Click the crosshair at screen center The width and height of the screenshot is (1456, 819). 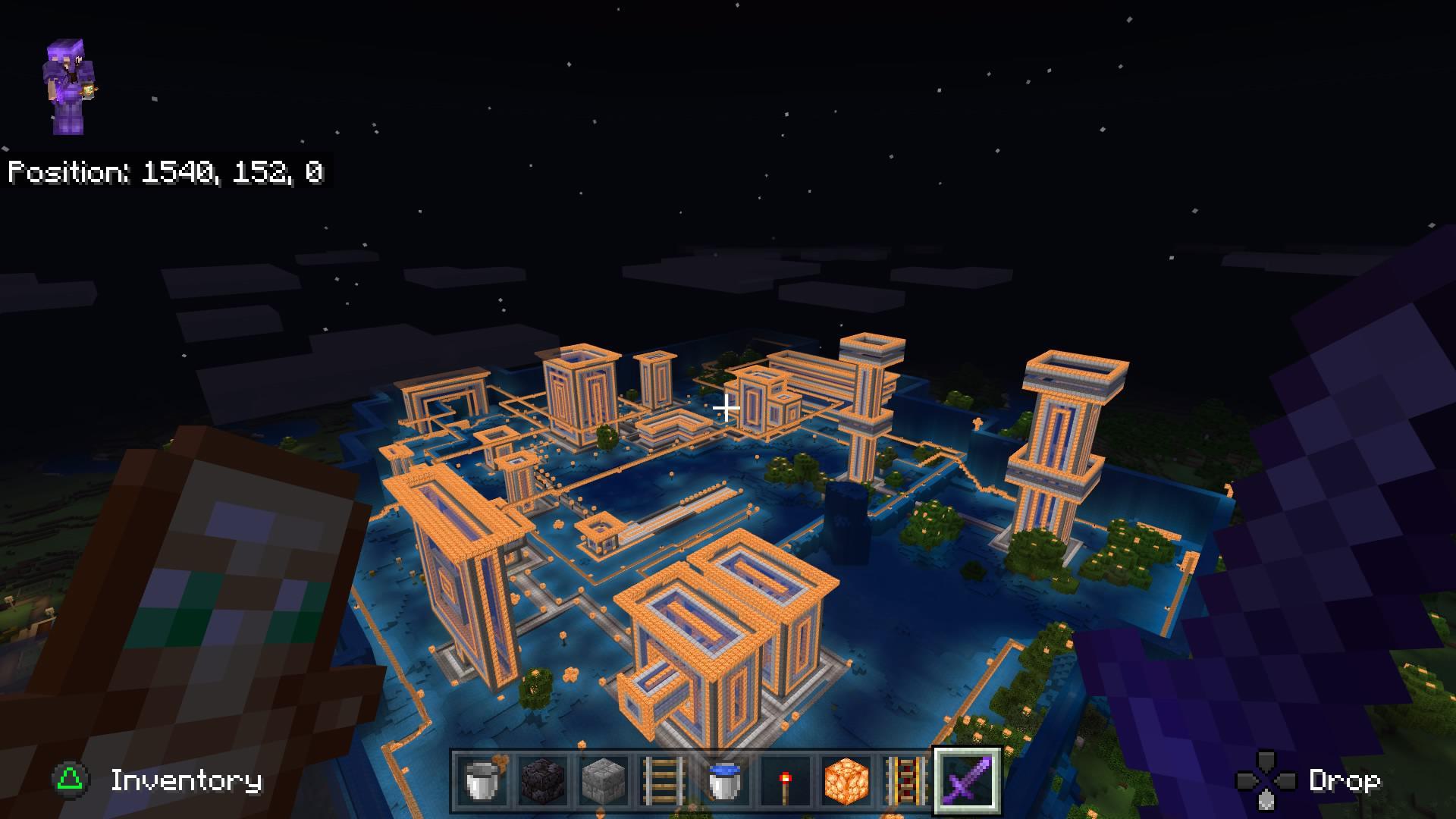click(726, 409)
